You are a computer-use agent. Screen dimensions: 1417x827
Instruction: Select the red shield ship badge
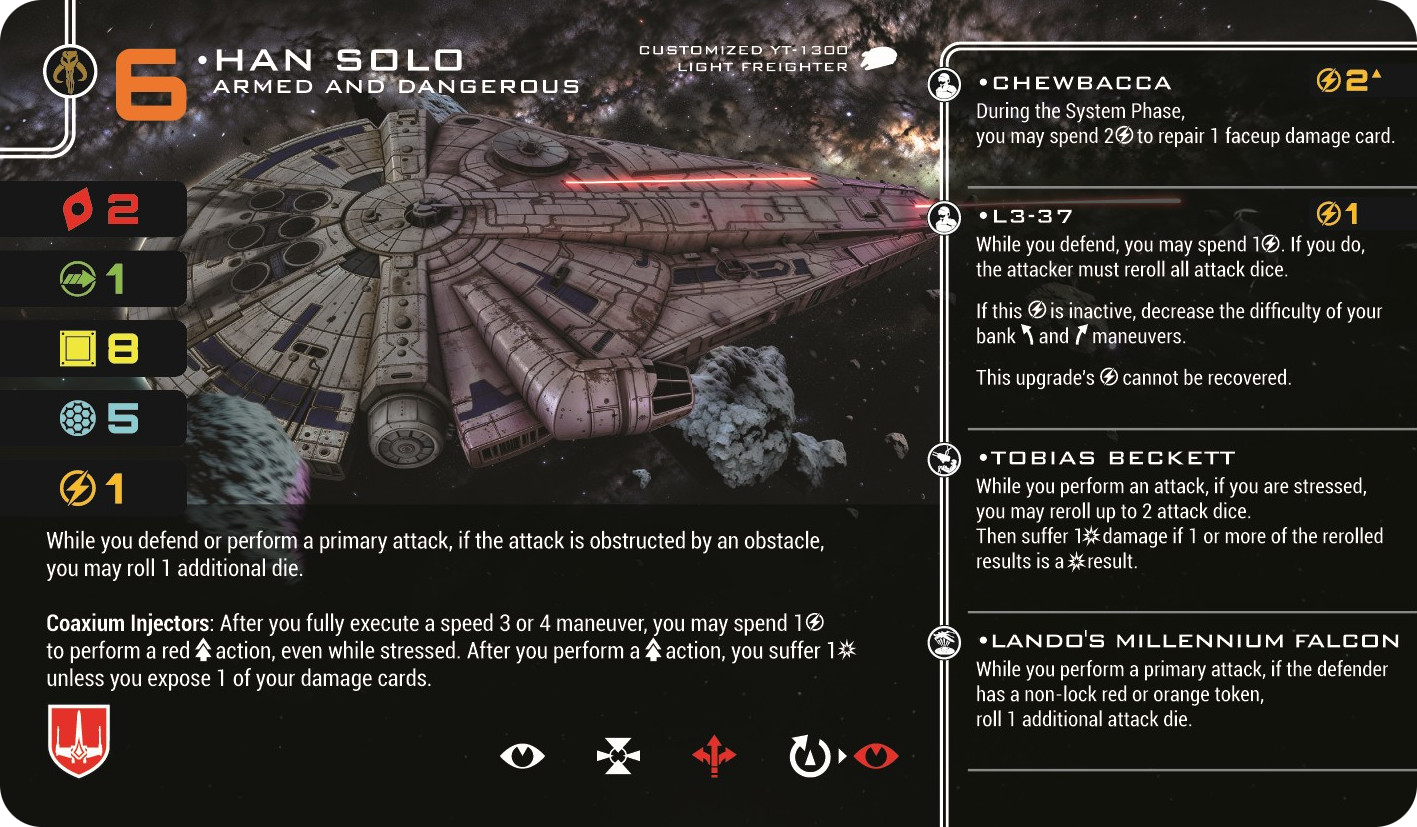click(x=78, y=741)
